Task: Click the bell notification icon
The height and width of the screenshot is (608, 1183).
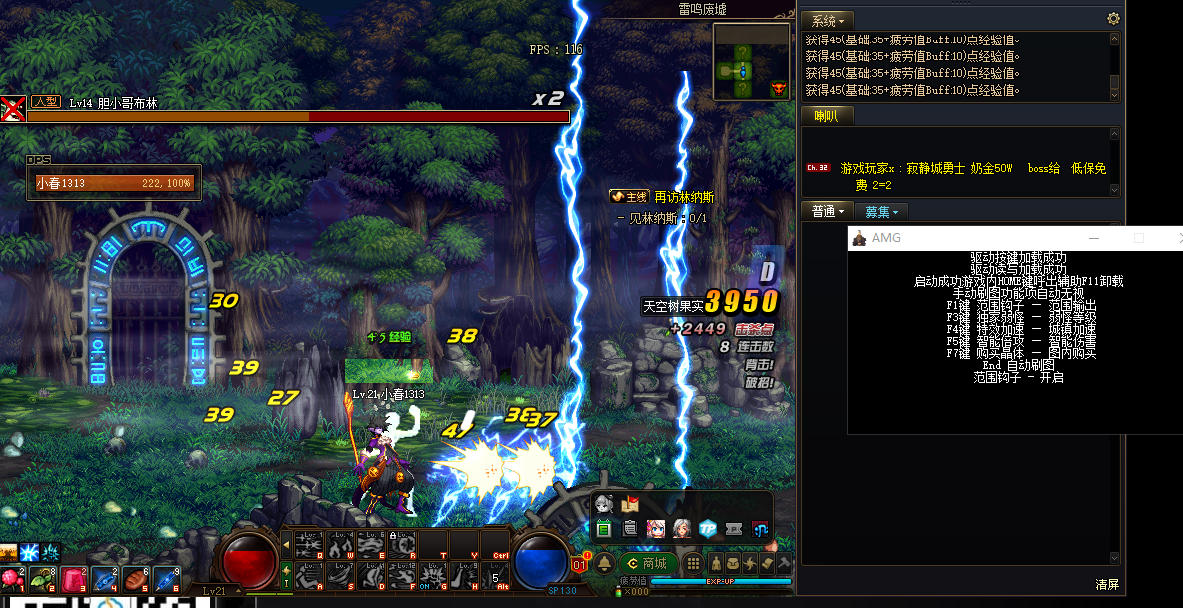Action: (x=604, y=564)
